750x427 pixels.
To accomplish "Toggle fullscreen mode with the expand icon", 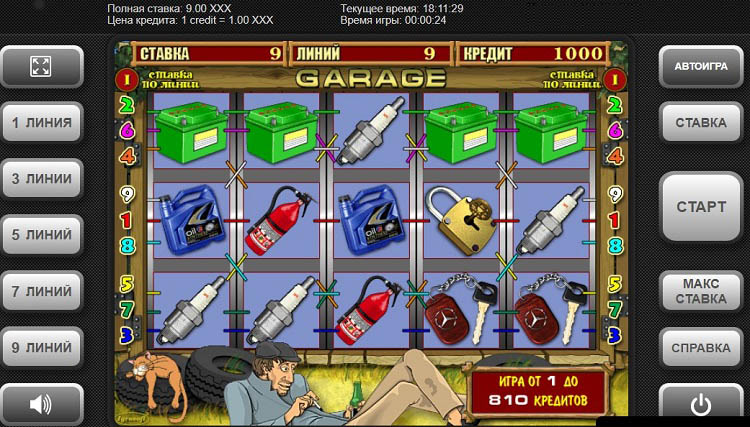I will (x=41, y=67).
